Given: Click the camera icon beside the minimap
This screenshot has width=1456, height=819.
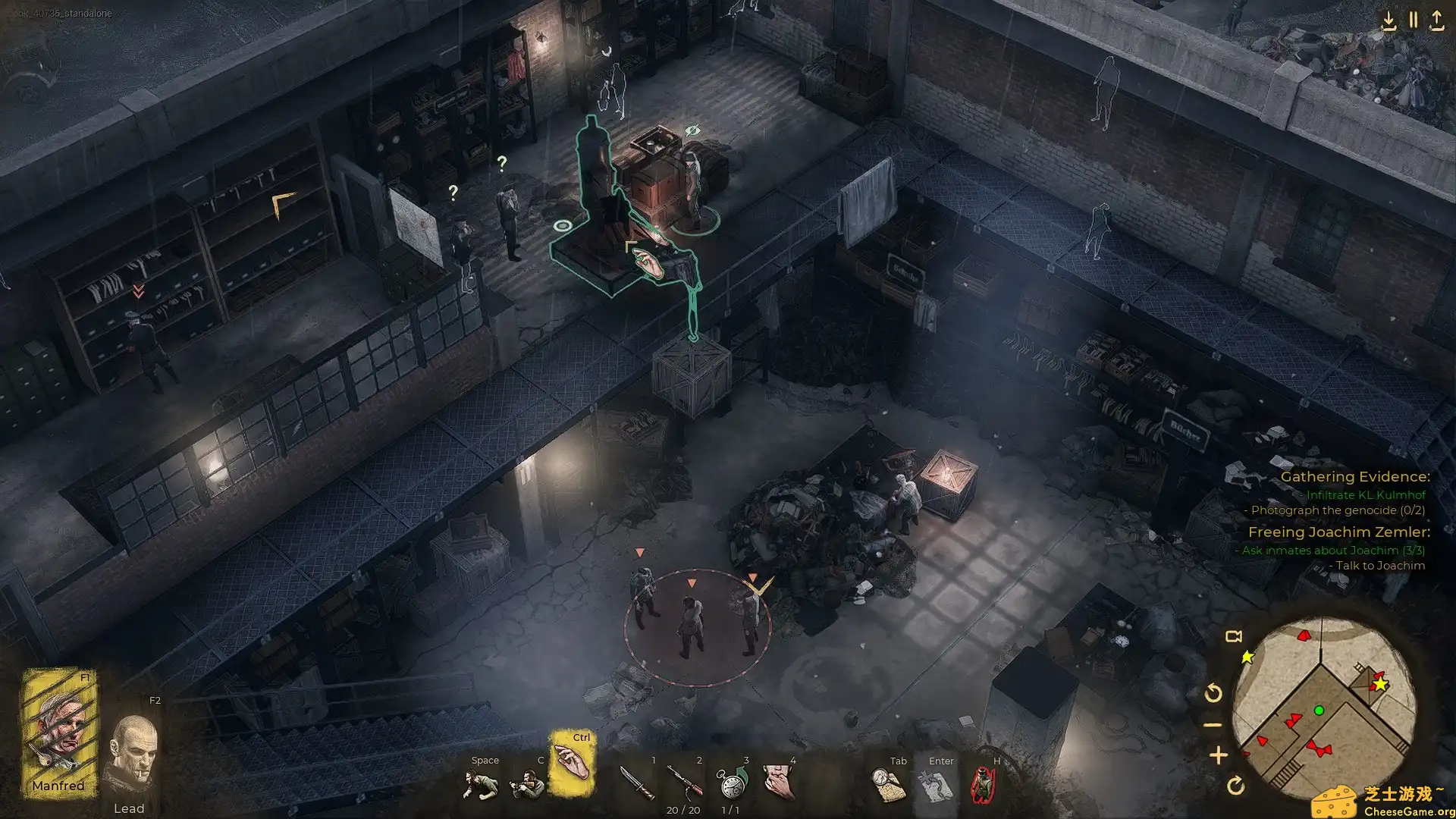Looking at the screenshot, I should point(1234,636).
